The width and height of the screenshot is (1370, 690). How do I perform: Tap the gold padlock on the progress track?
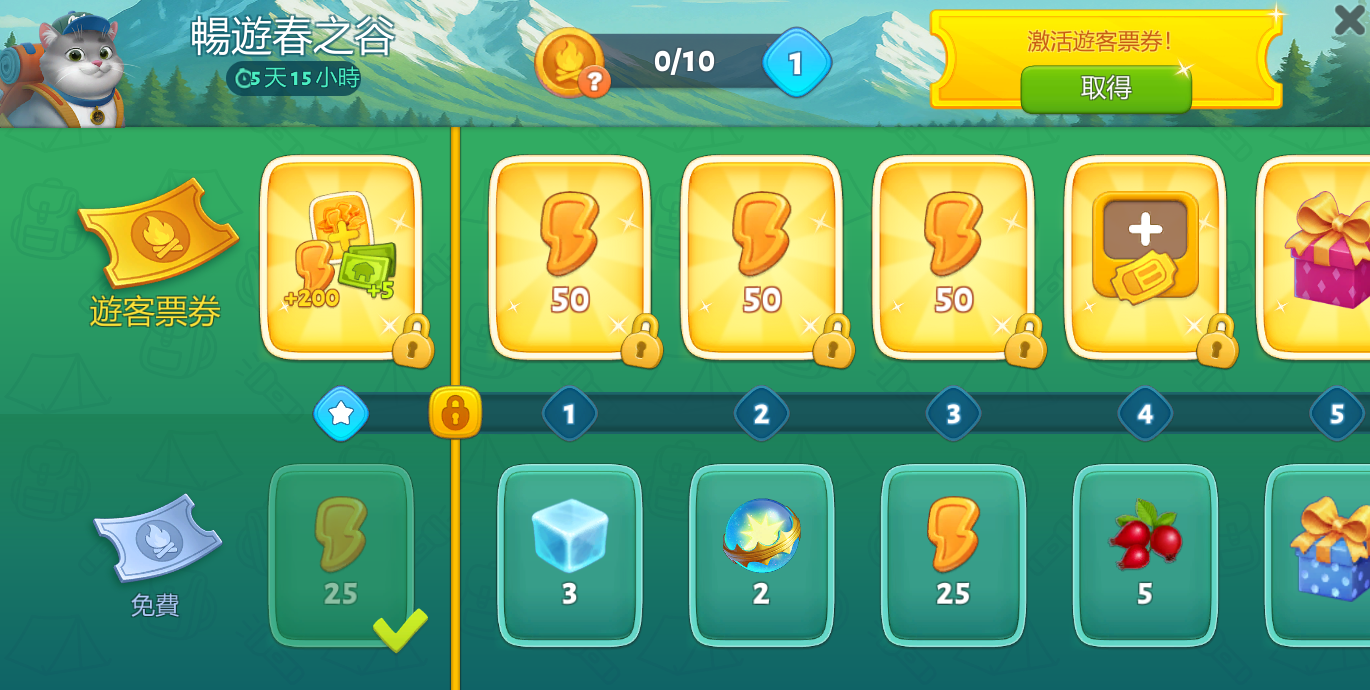click(x=455, y=413)
